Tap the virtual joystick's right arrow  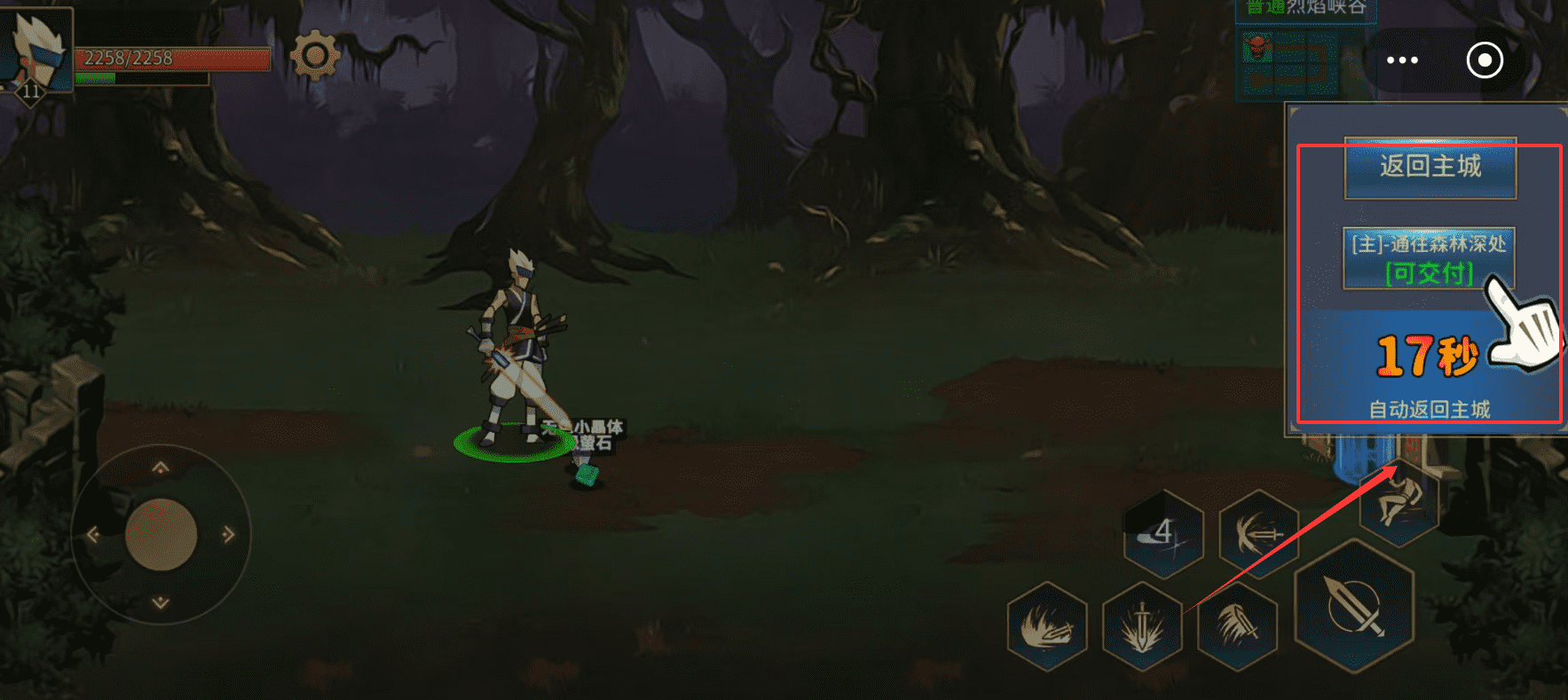point(229,534)
